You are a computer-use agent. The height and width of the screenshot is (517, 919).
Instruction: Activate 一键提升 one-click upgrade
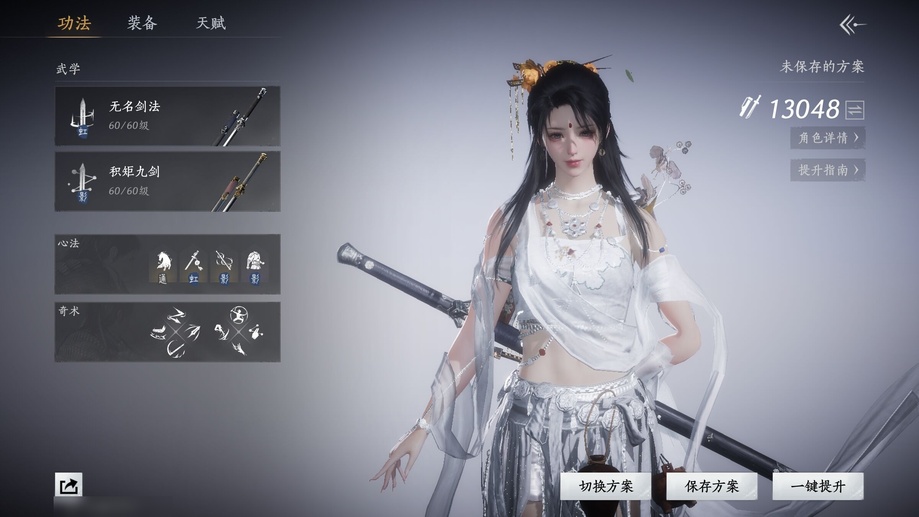click(817, 486)
